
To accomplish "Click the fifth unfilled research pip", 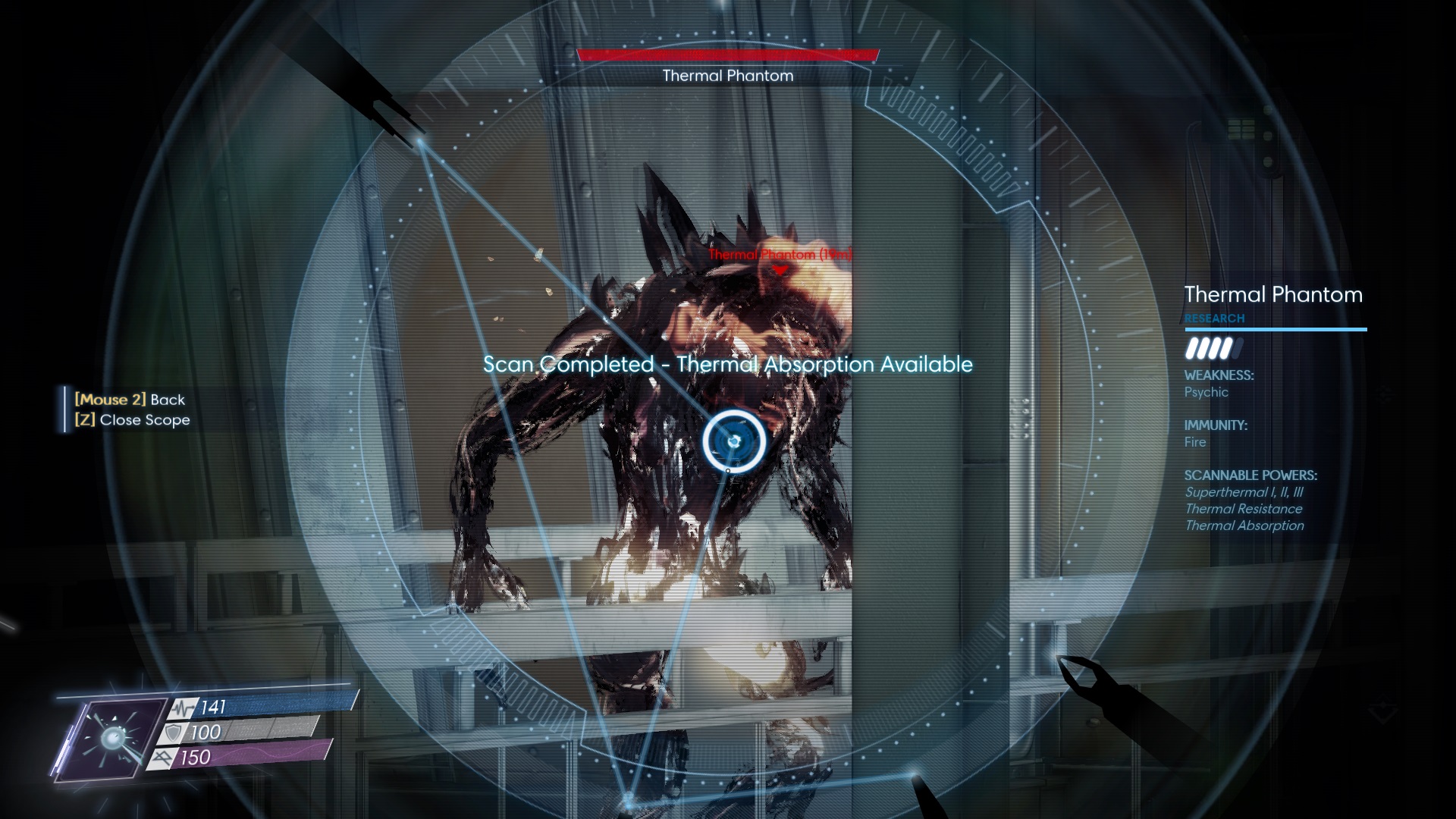I will [1237, 350].
